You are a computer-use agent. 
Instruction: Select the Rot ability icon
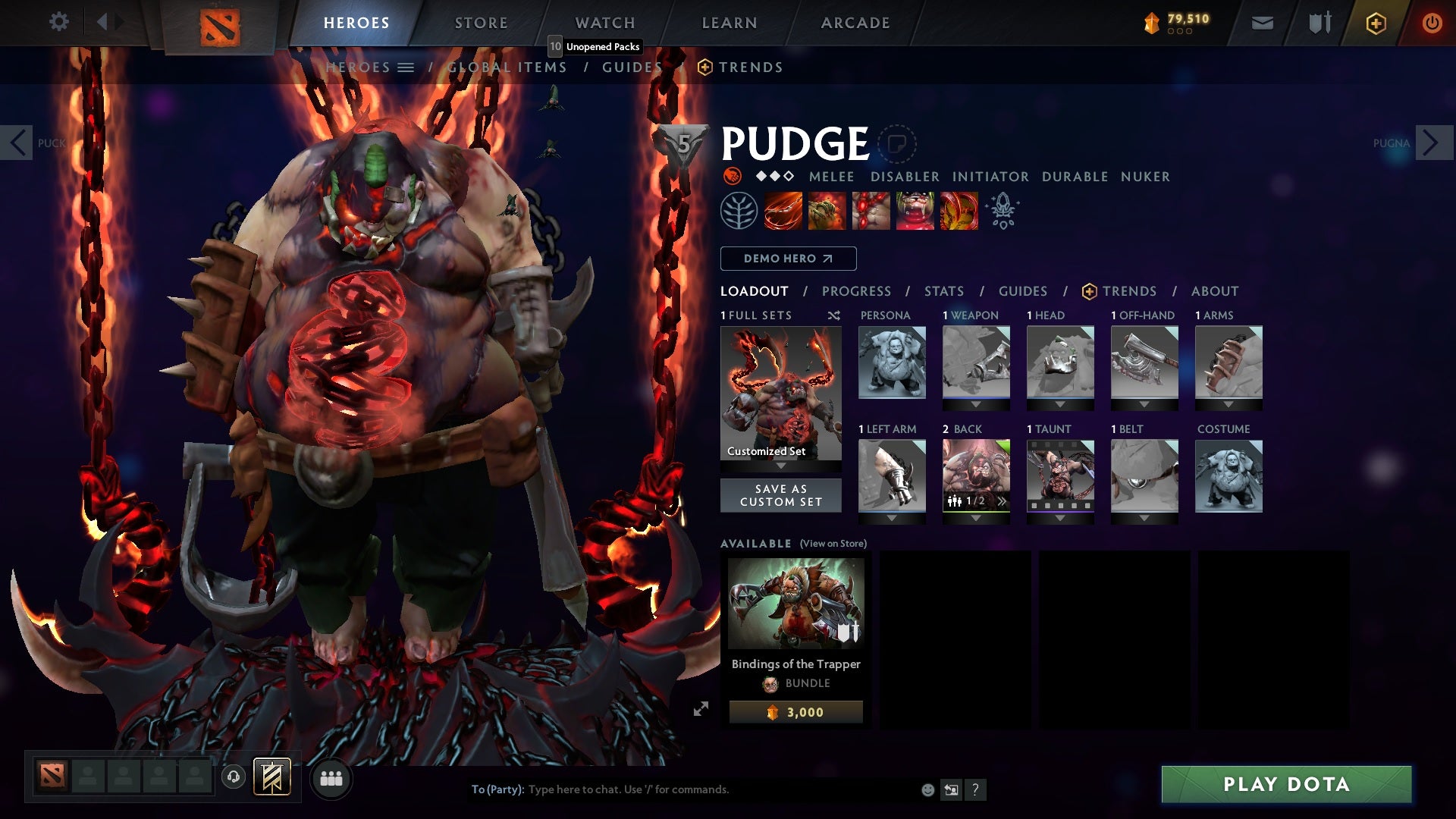click(827, 210)
